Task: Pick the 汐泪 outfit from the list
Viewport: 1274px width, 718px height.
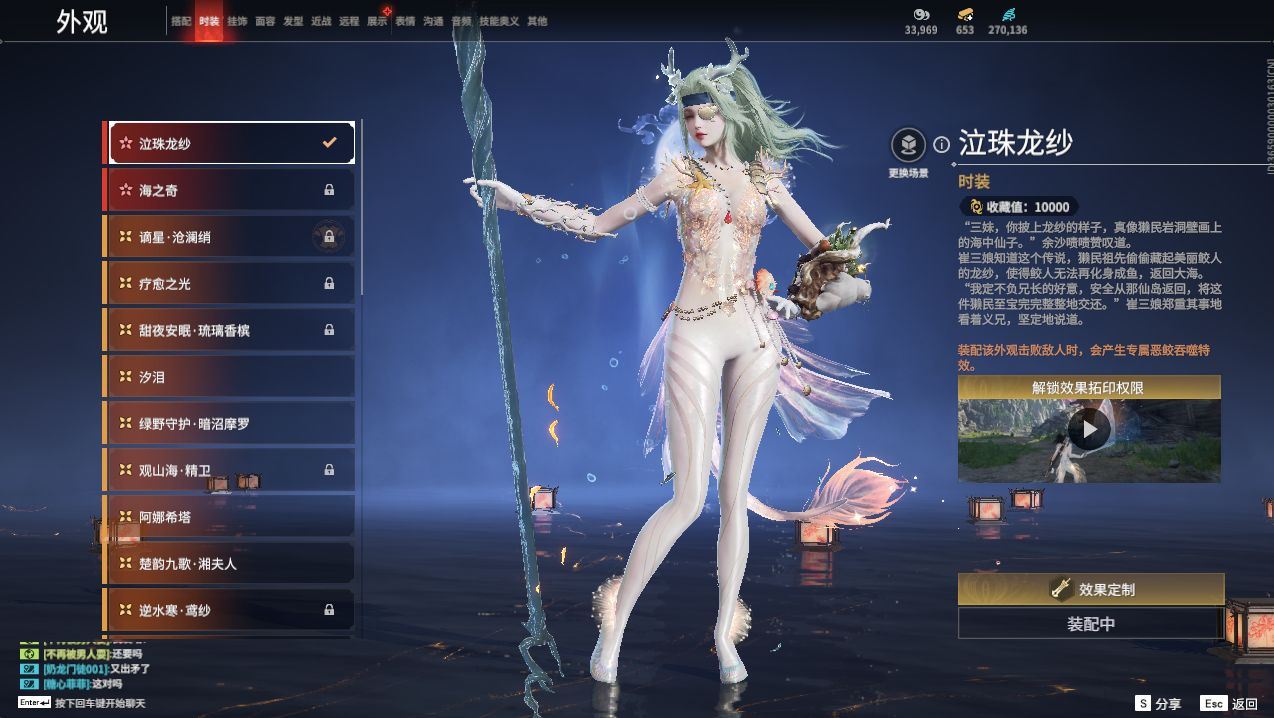Action: (x=231, y=377)
